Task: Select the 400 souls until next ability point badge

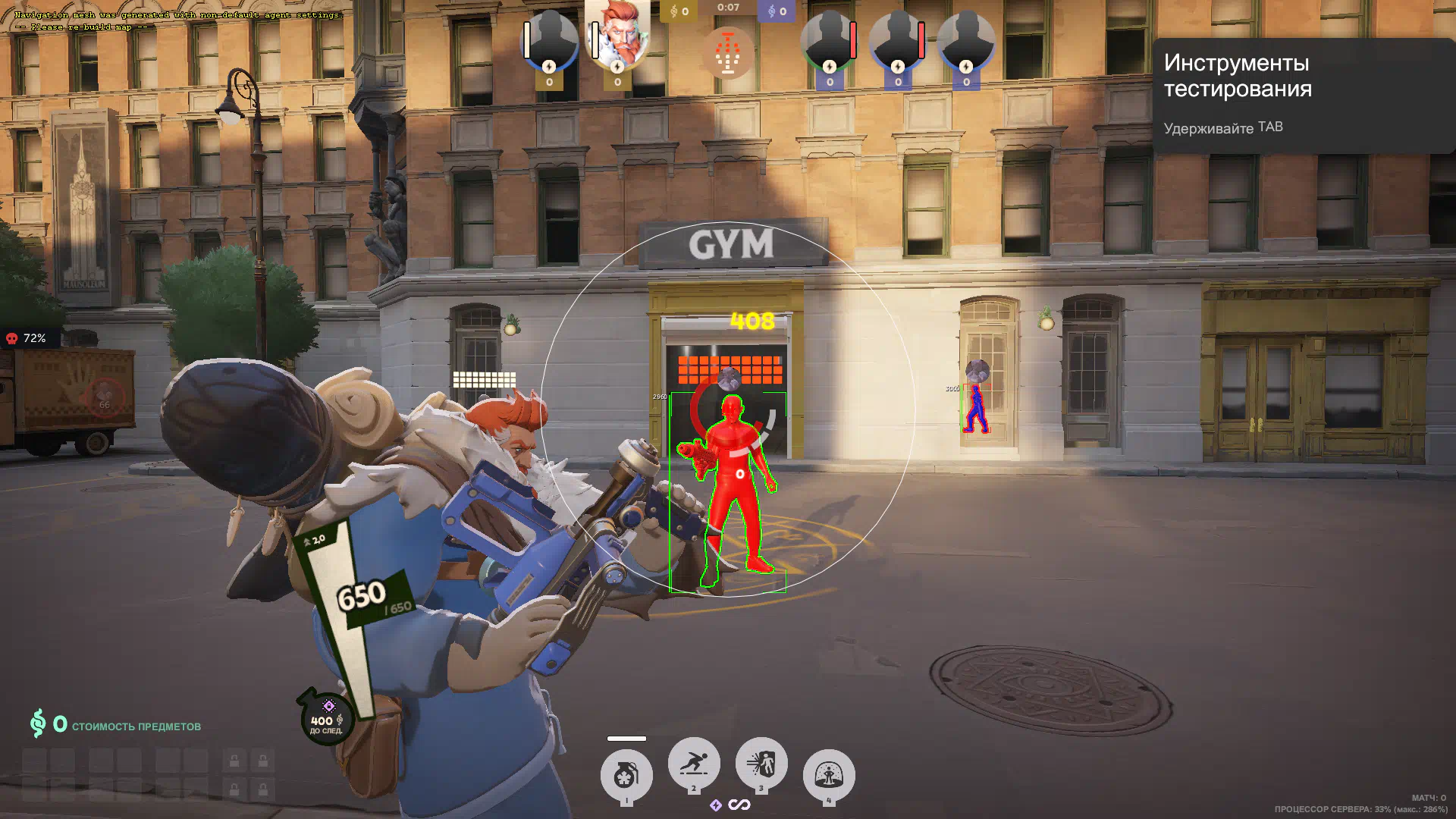Action: point(327,717)
